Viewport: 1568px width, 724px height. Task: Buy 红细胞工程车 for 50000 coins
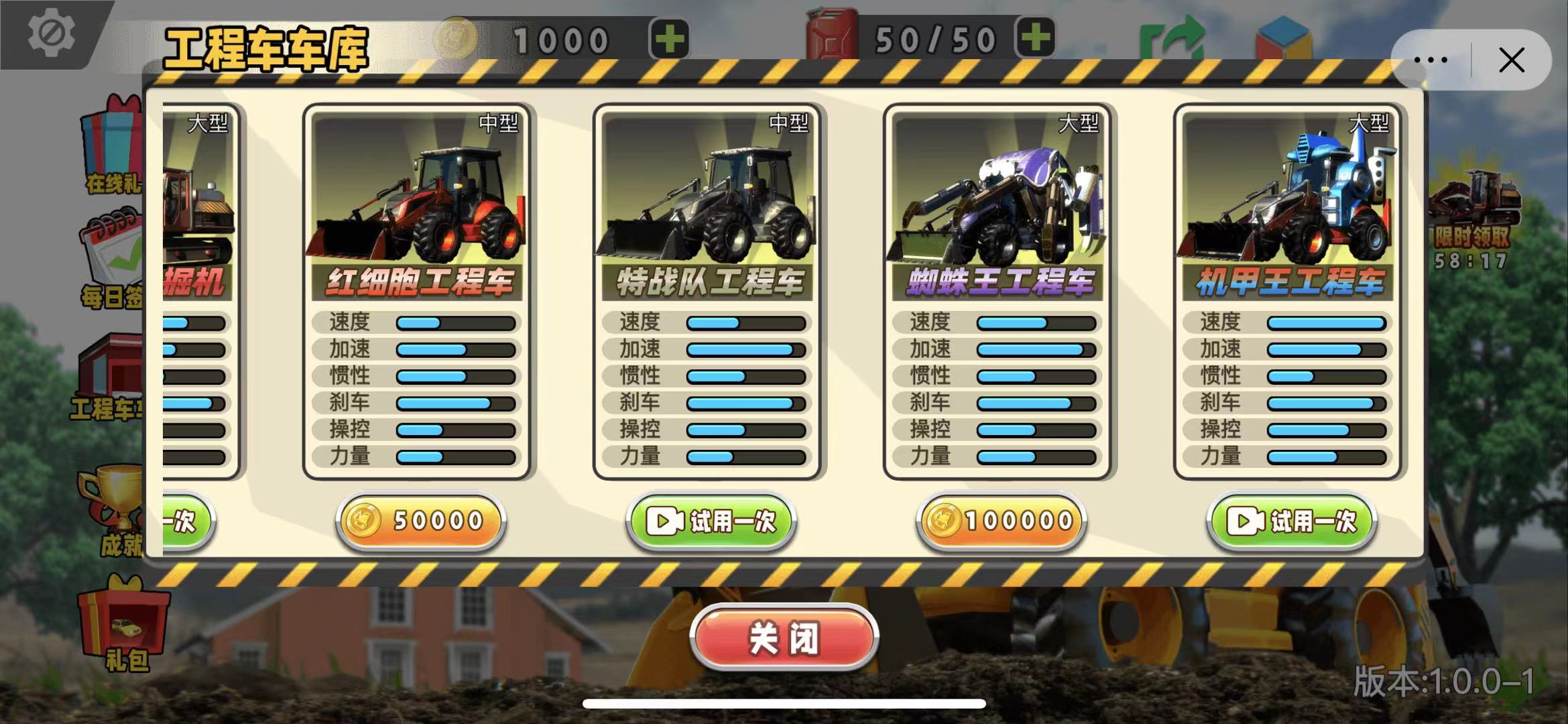[x=419, y=522]
